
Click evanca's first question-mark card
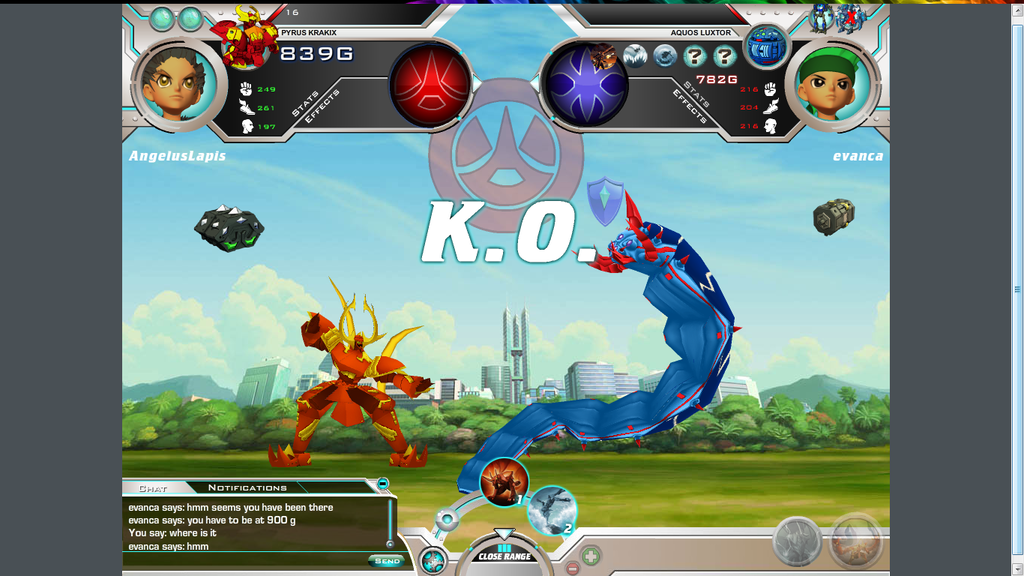point(694,56)
